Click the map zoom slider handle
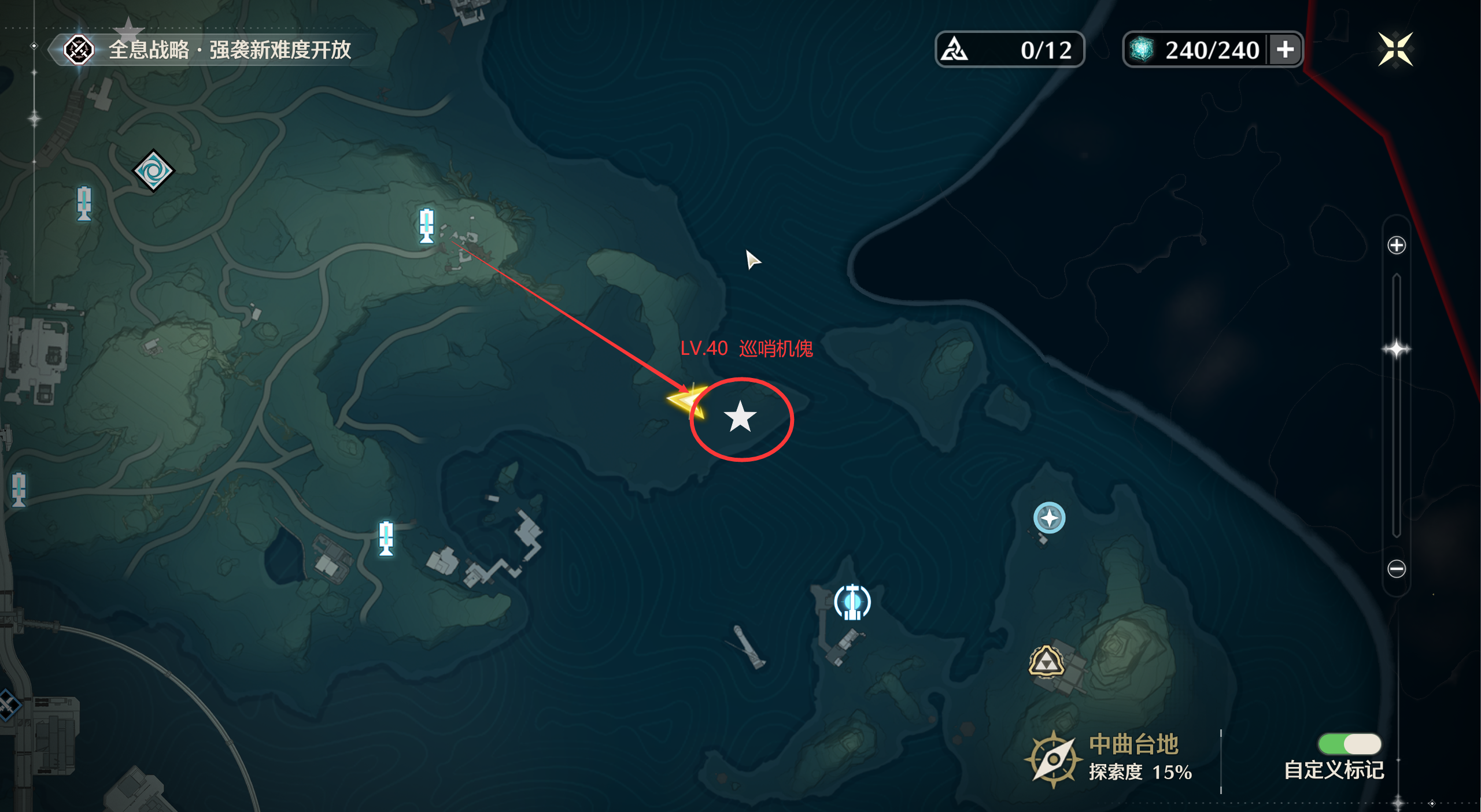Viewport: 1481px width, 812px height. pyautogui.click(x=1396, y=349)
